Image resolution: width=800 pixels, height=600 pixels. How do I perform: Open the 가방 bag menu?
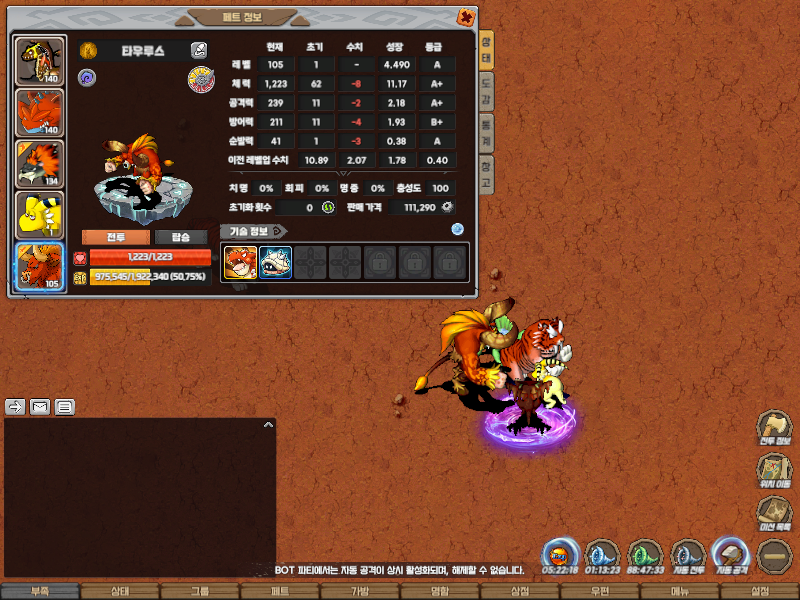[x=359, y=592]
